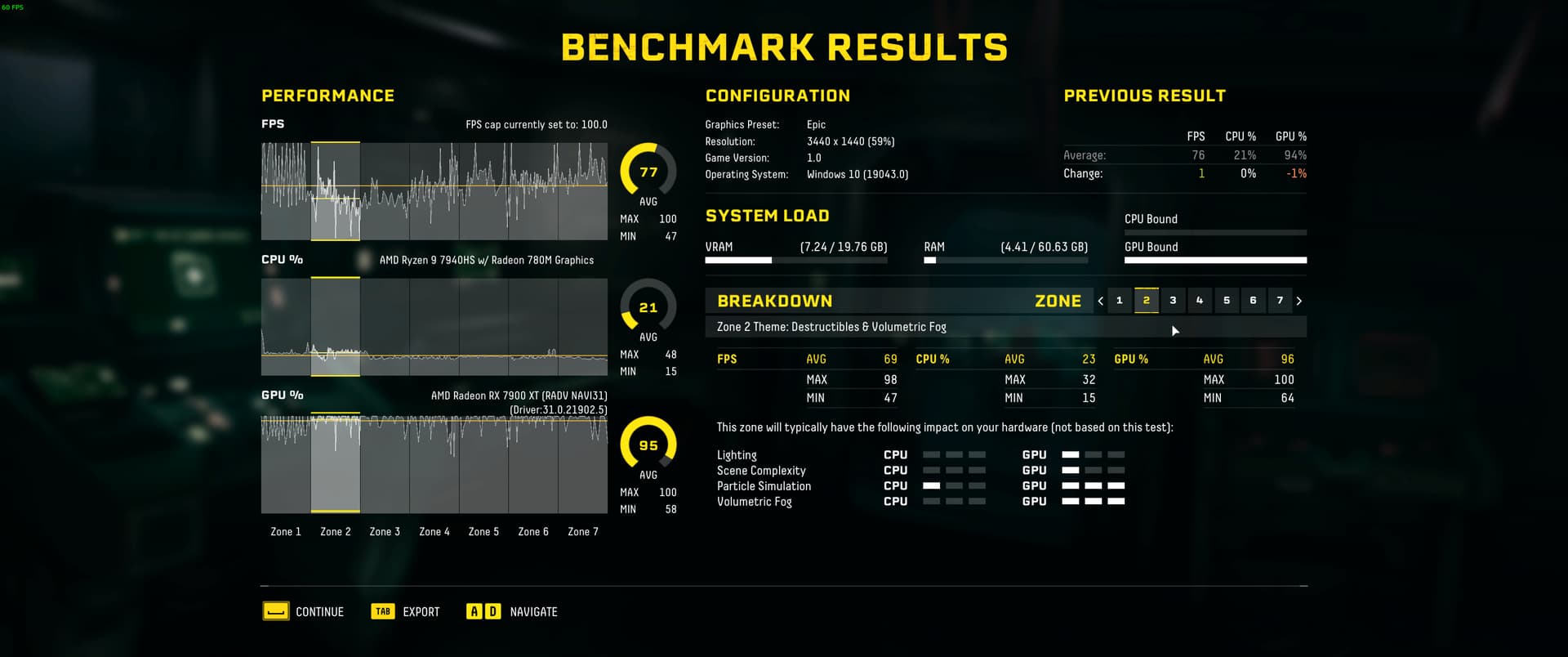View Zone 6 breakdown stats

[x=1253, y=301]
